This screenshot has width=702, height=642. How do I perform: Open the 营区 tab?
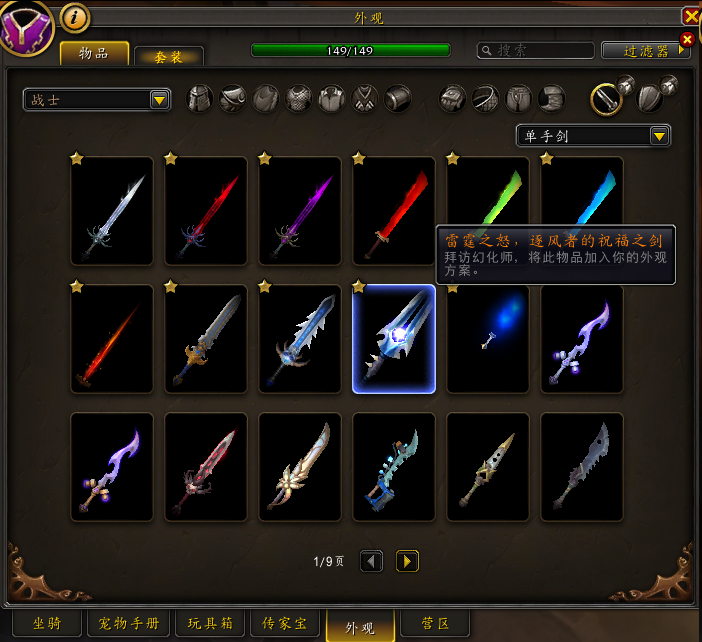[x=435, y=624]
